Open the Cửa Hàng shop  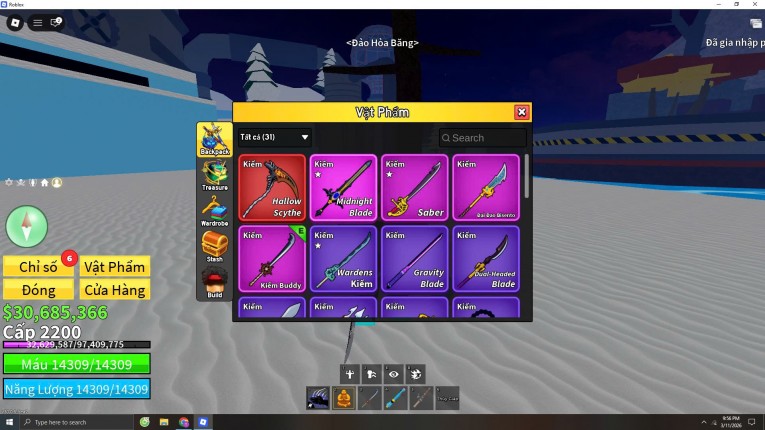(x=115, y=290)
